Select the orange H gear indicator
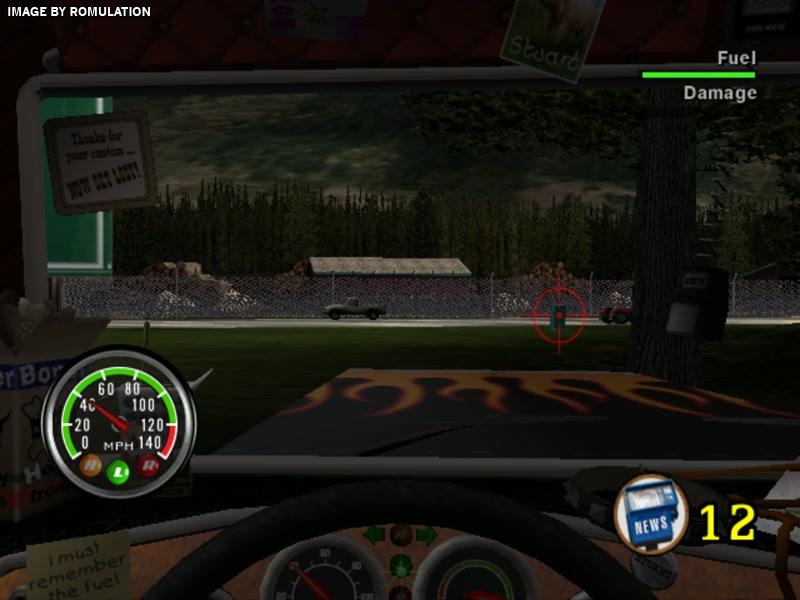 (89, 463)
